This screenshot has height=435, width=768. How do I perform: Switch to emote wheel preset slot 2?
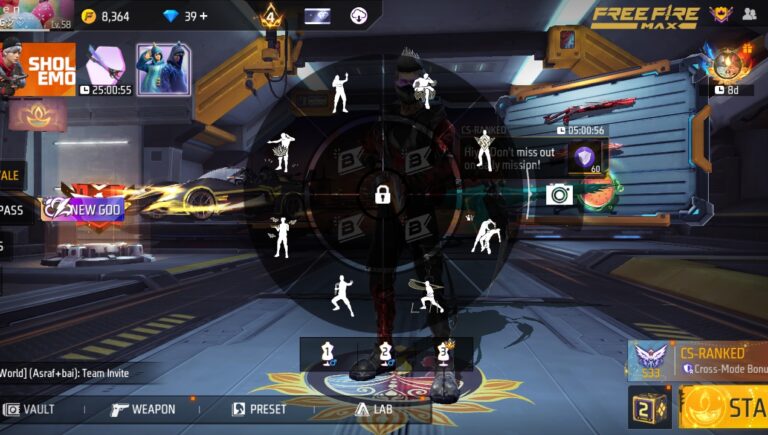click(x=385, y=352)
